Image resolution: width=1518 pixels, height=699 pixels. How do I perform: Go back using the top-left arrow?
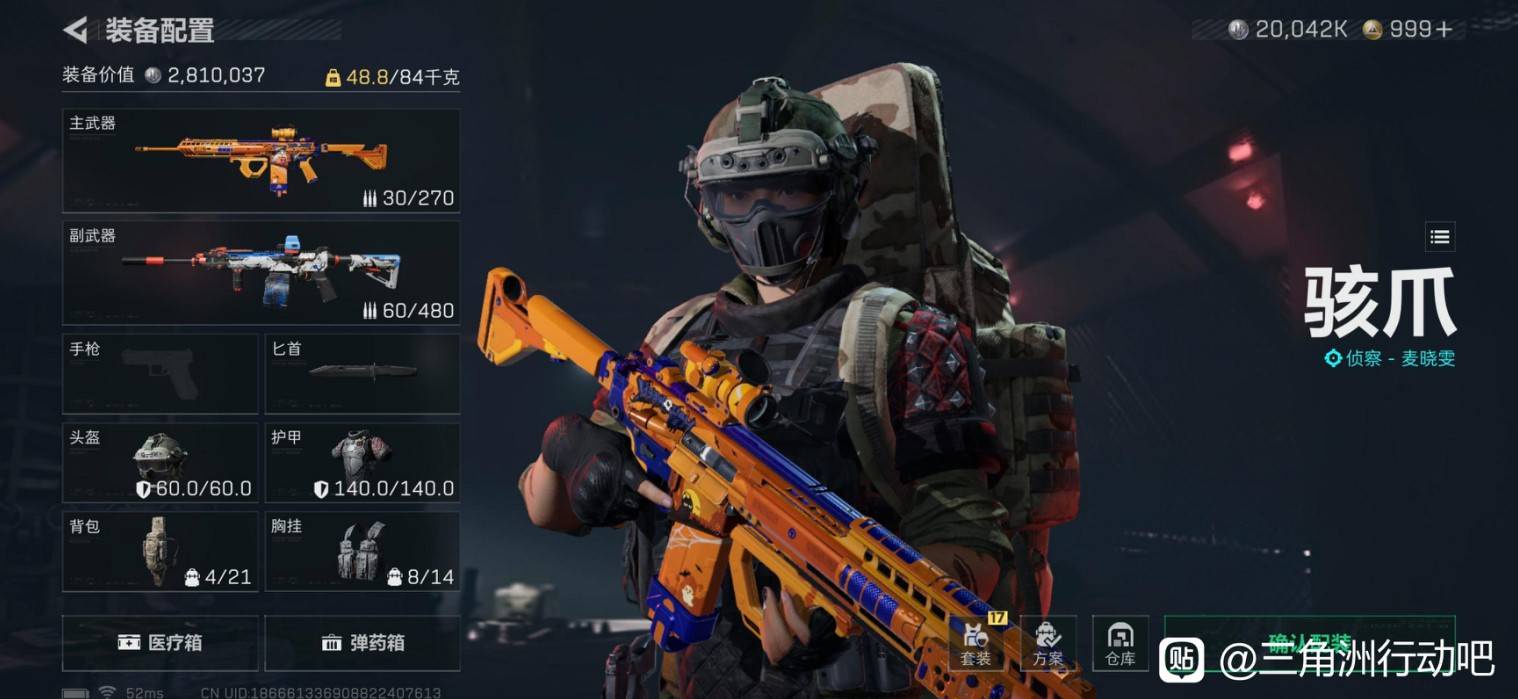click(x=76, y=30)
